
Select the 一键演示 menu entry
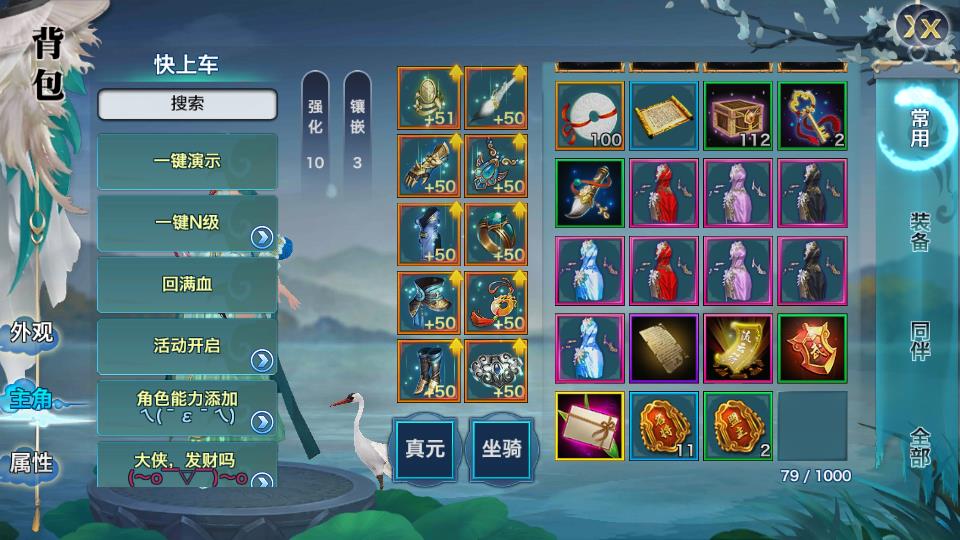tap(187, 161)
